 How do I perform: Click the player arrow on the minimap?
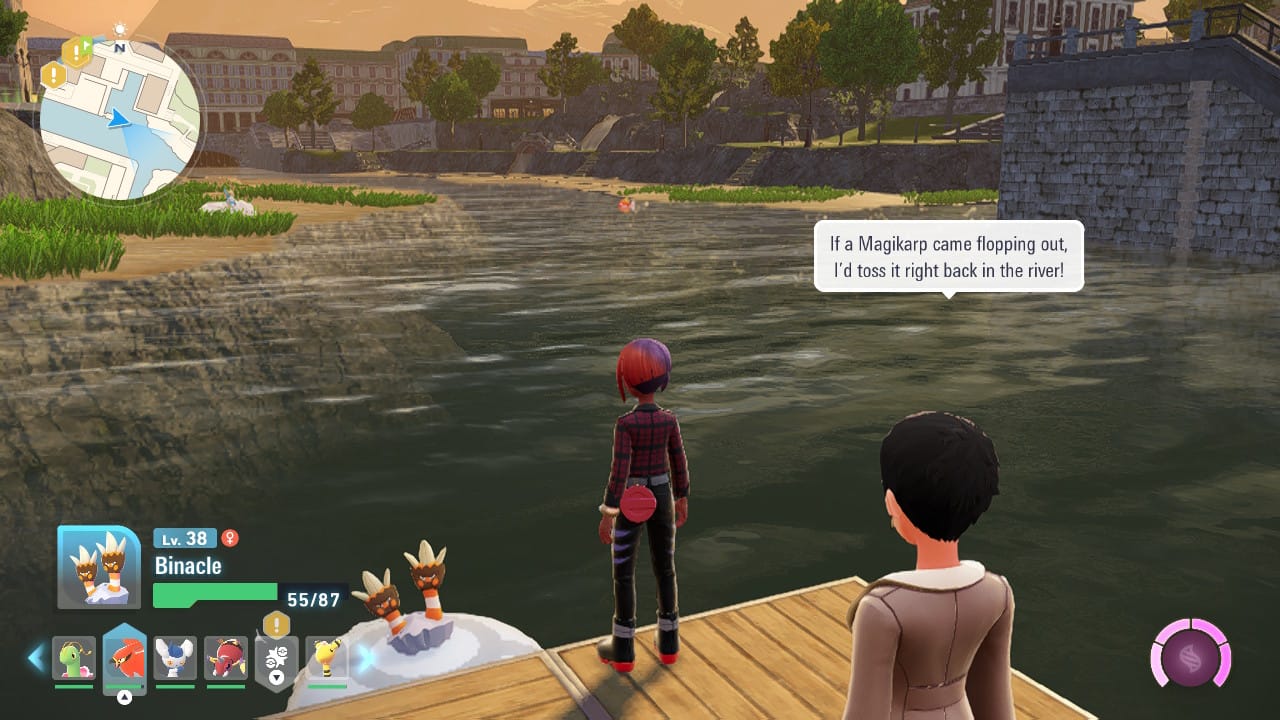(121, 119)
